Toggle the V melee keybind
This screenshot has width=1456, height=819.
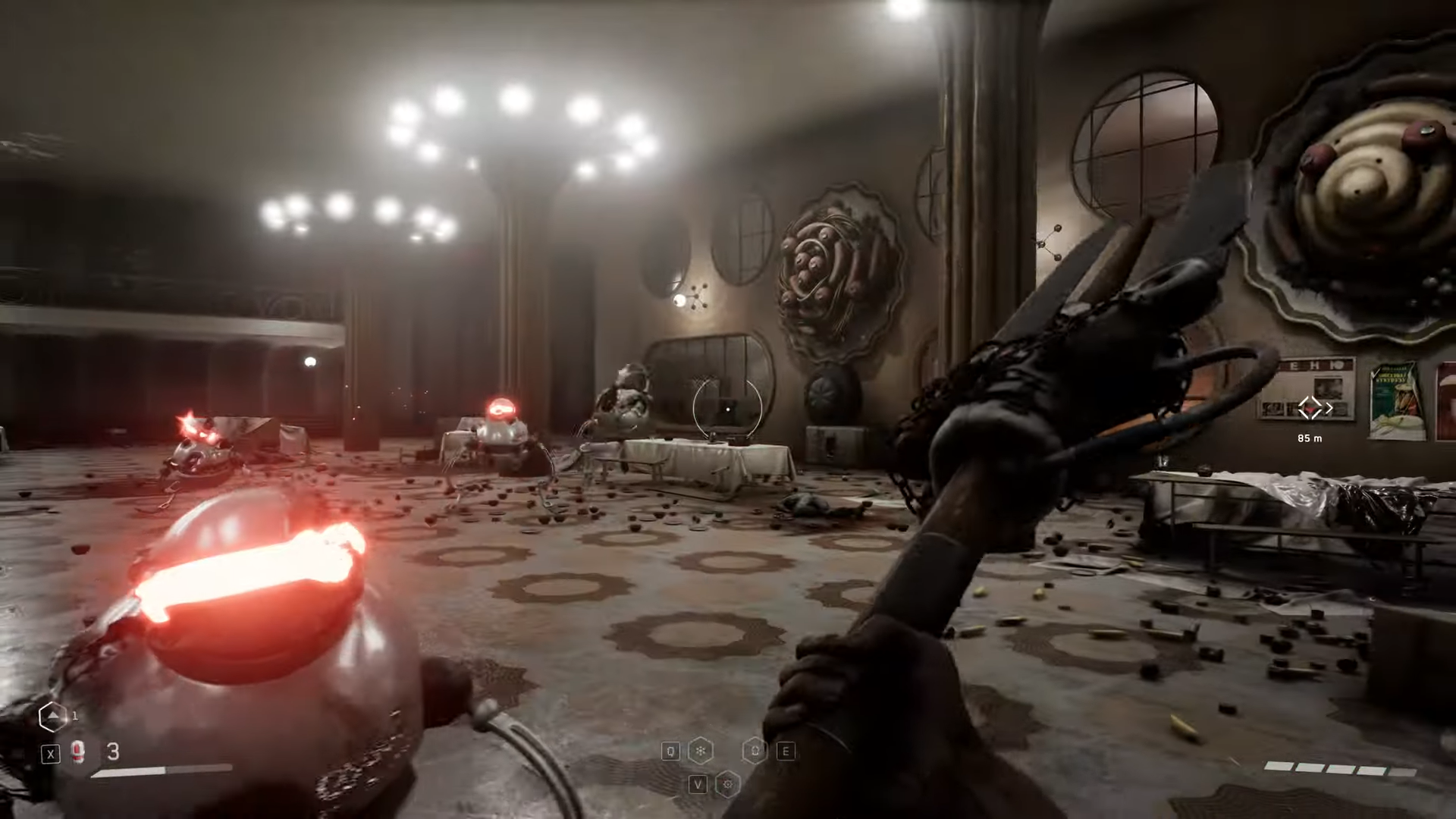pyautogui.click(x=698, y=785)
